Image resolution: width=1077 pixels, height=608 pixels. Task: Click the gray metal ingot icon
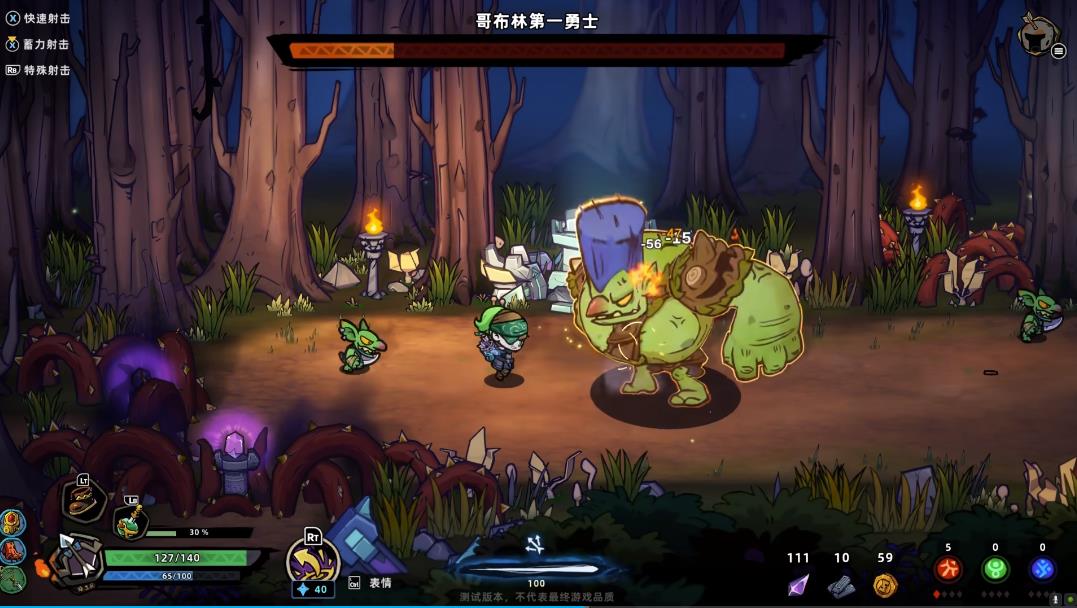tap(841, 585)
